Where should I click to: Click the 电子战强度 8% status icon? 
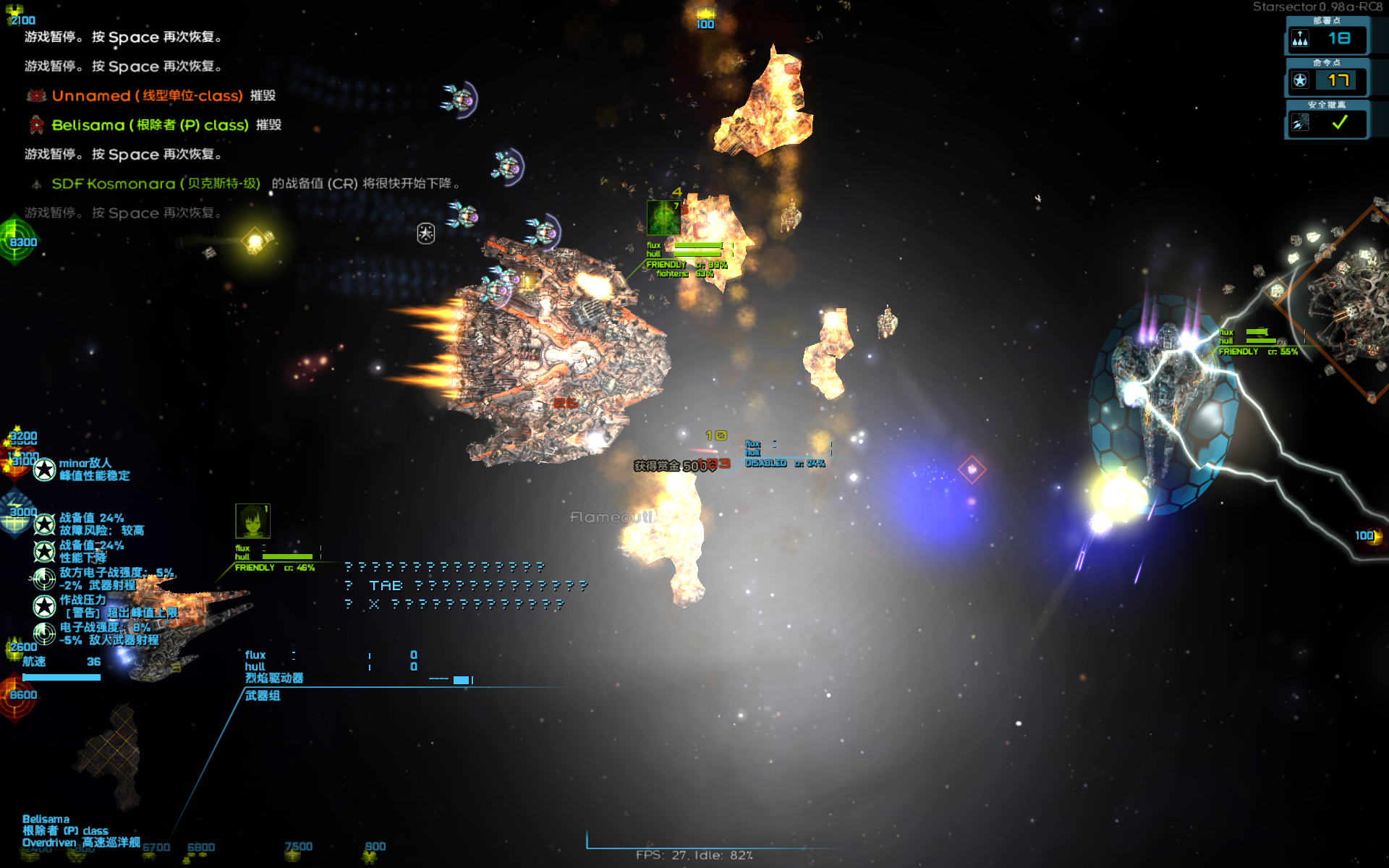[45, 634]
